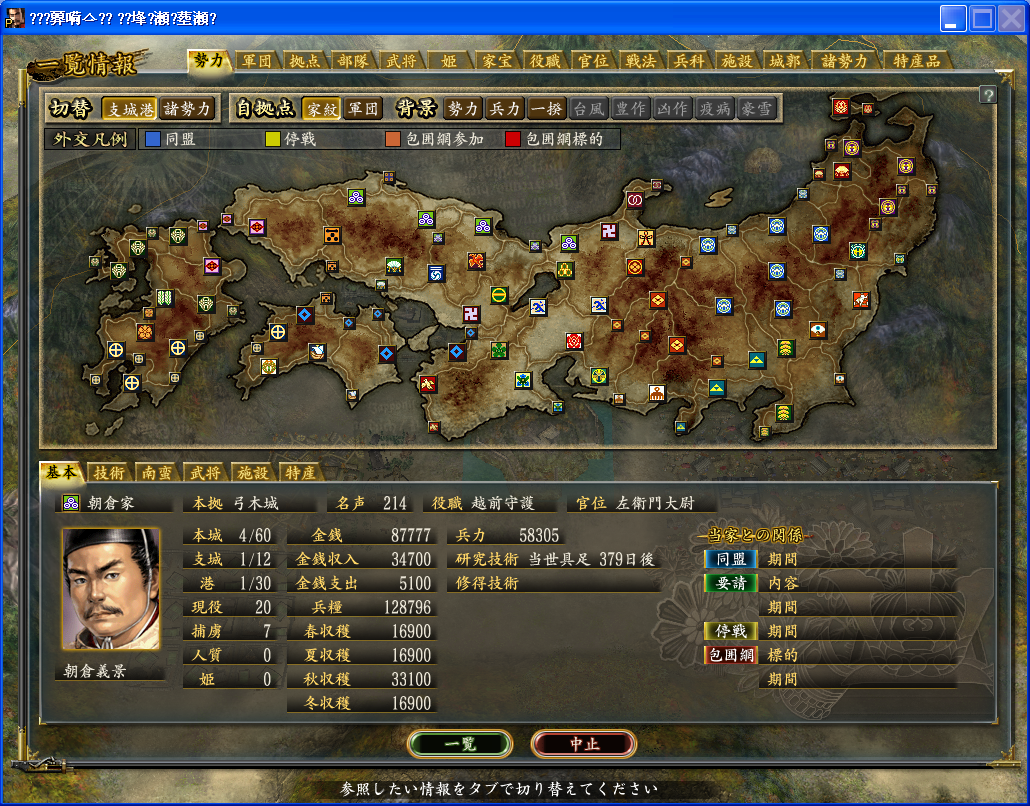
Task: Switch to the 軍団 top tab
Action: click(258, 60)
